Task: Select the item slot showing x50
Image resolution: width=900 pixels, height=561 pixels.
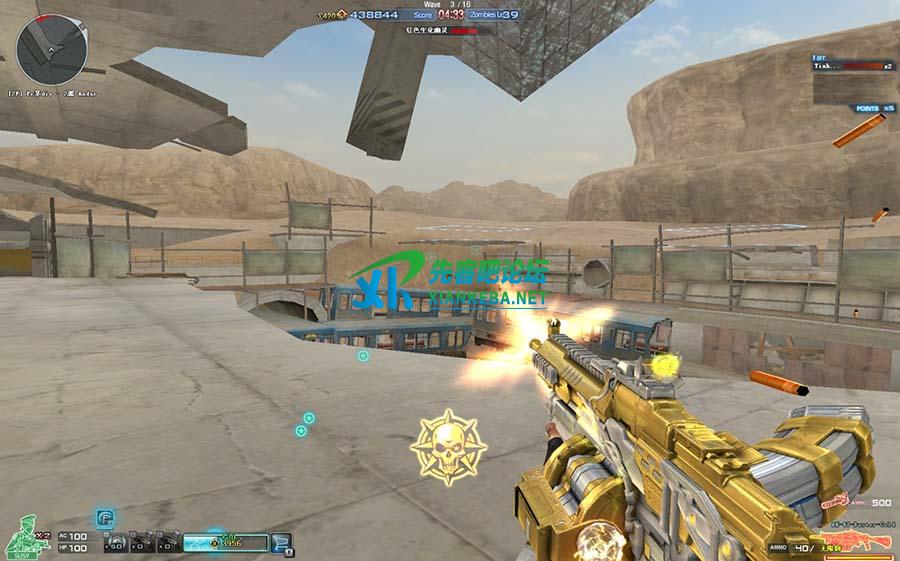Action: [117, 543]
